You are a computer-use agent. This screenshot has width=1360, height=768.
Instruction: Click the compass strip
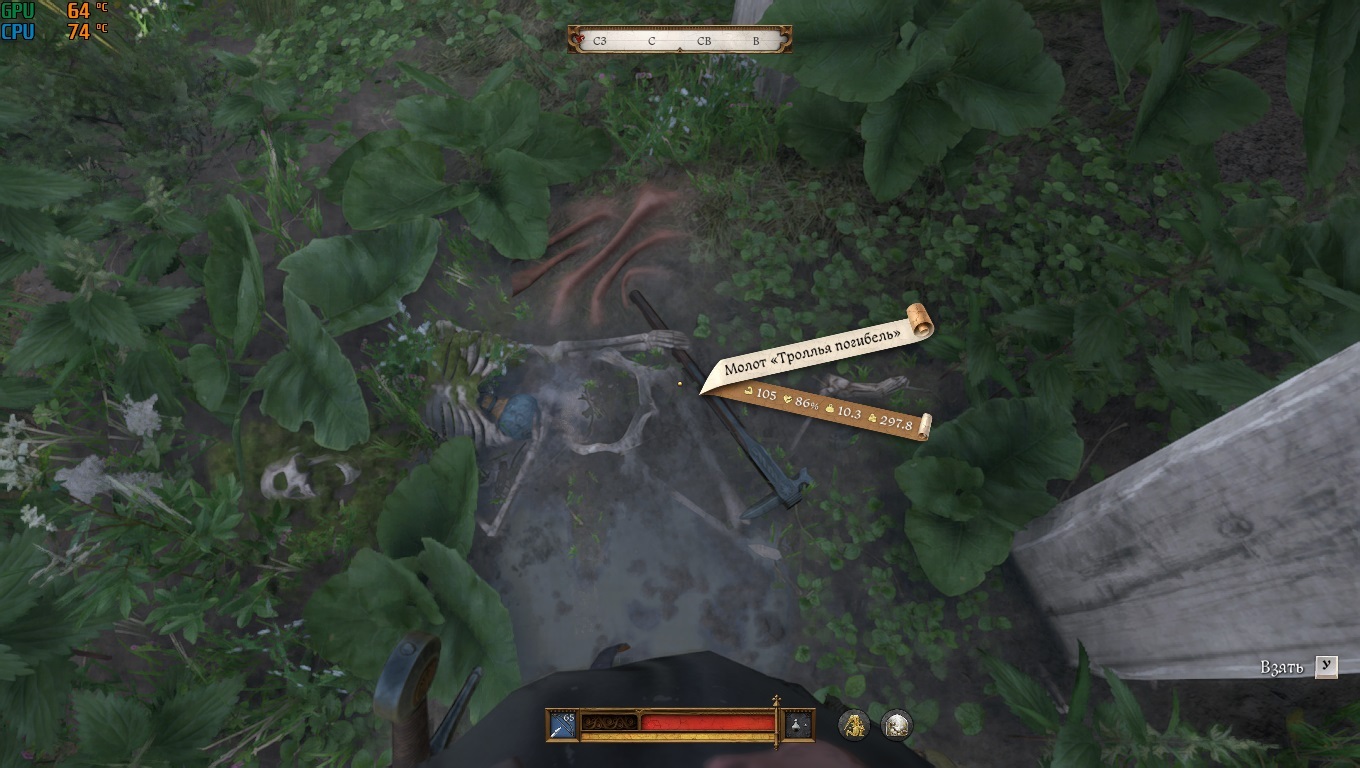(679, 40)
